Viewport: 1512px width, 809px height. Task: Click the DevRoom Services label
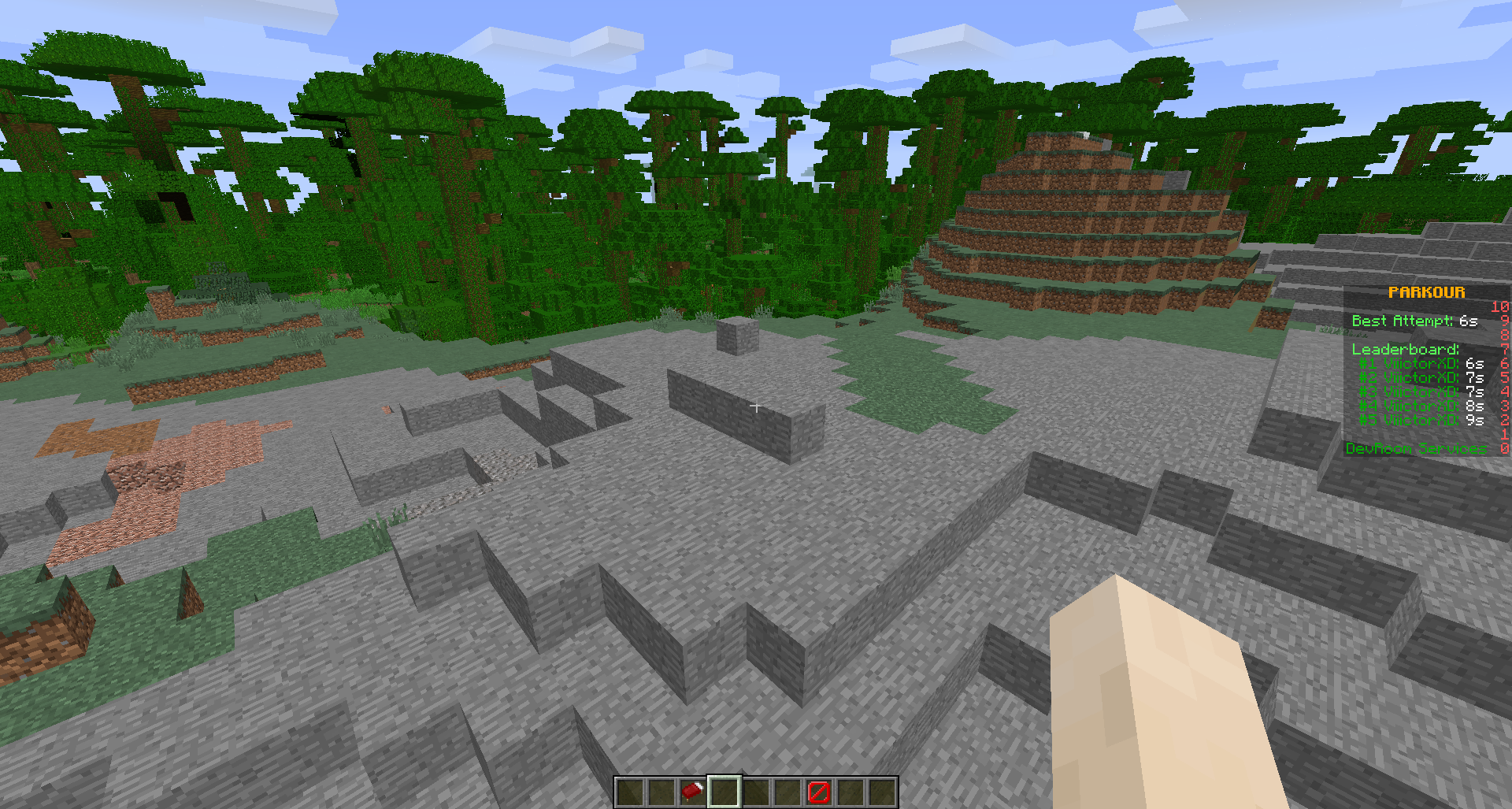[1415, 448]
